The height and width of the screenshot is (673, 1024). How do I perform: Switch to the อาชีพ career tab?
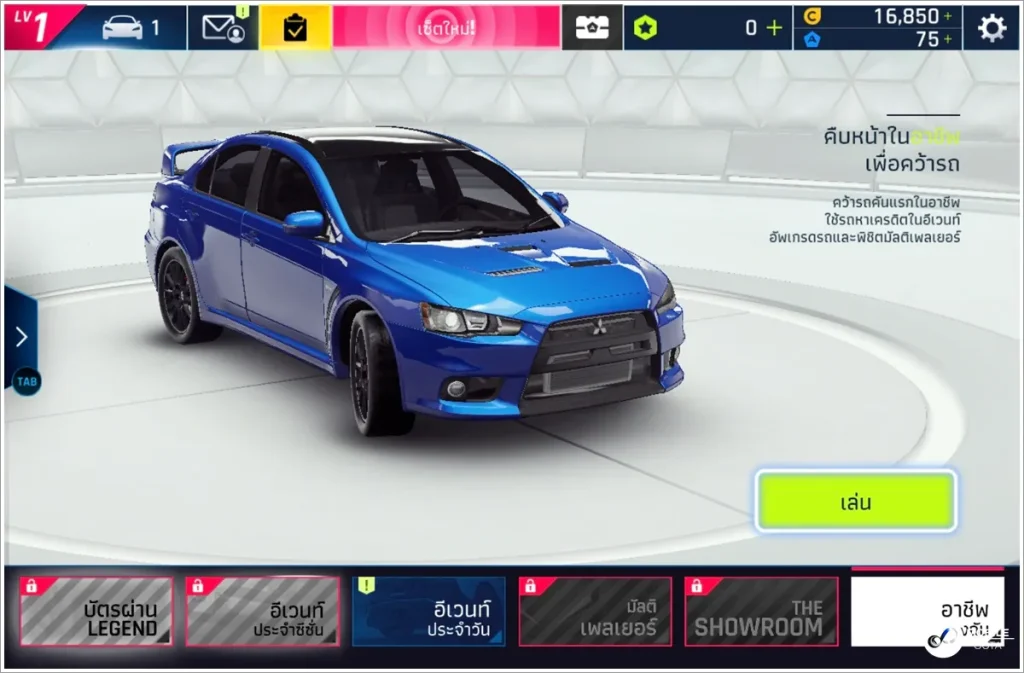tap(927, 611)
